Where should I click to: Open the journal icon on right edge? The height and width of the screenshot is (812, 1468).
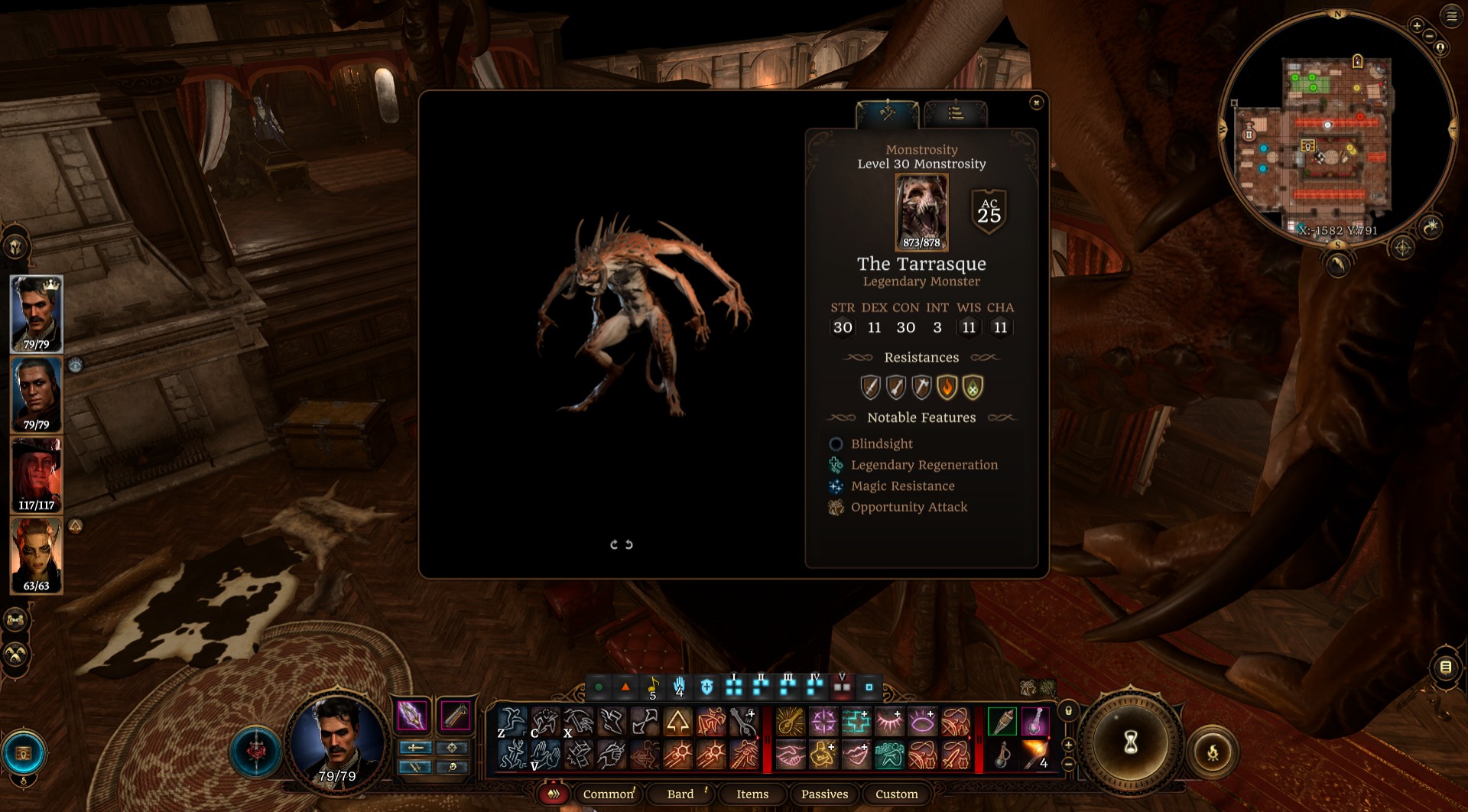[x=1445, y=667]
